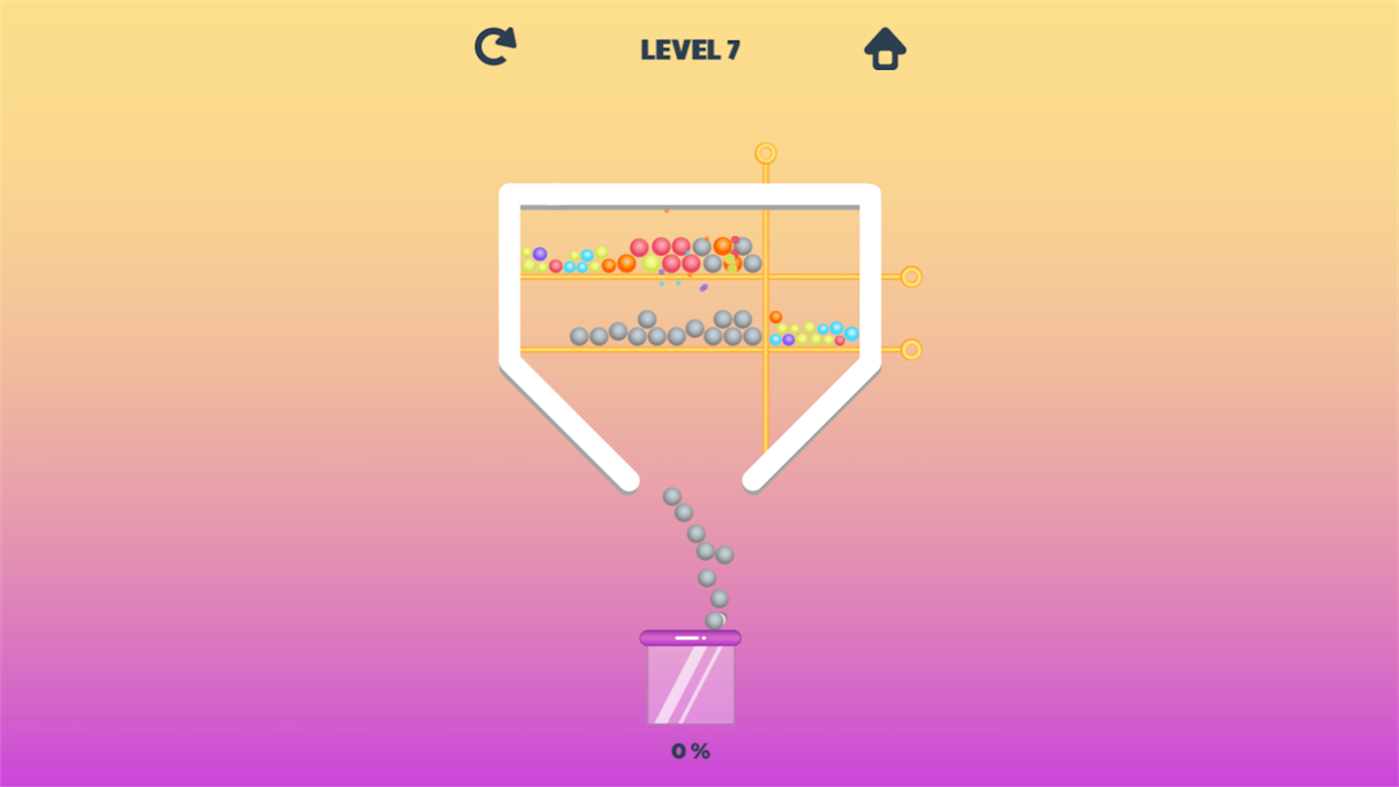Select the home icon
Viewport: 1399px width, 787px height.
tap(884, 46)
